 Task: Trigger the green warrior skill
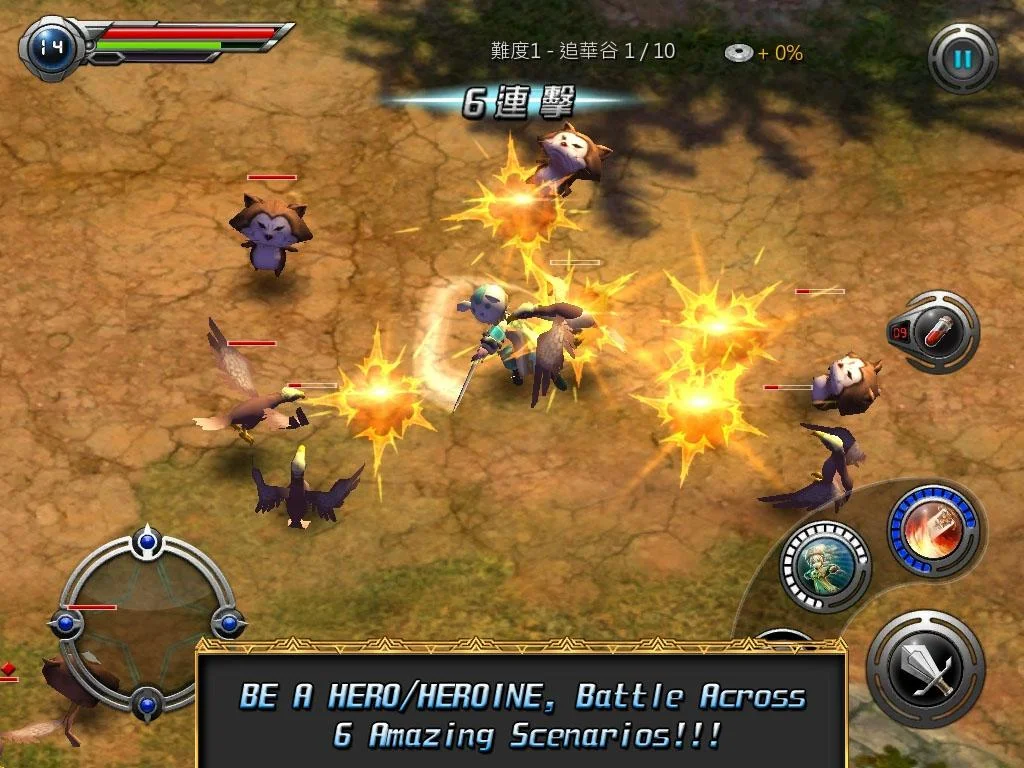(x=825, y=566)
